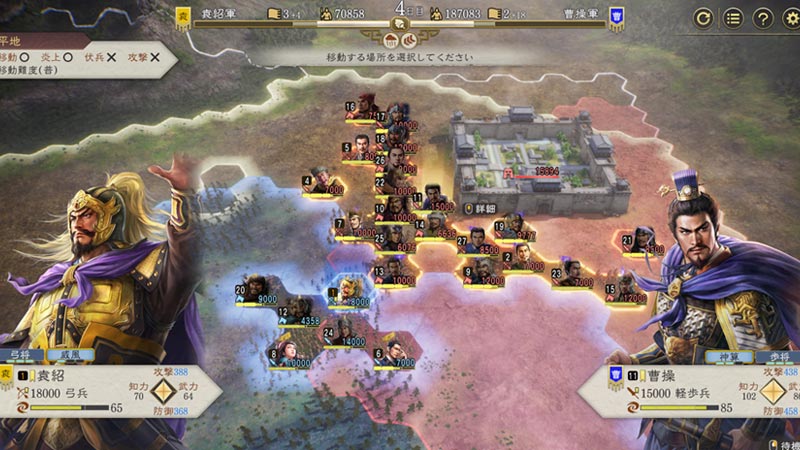Open the gear settings button
Viewport: 800px width, 450px height.
(x=792, y=19)
